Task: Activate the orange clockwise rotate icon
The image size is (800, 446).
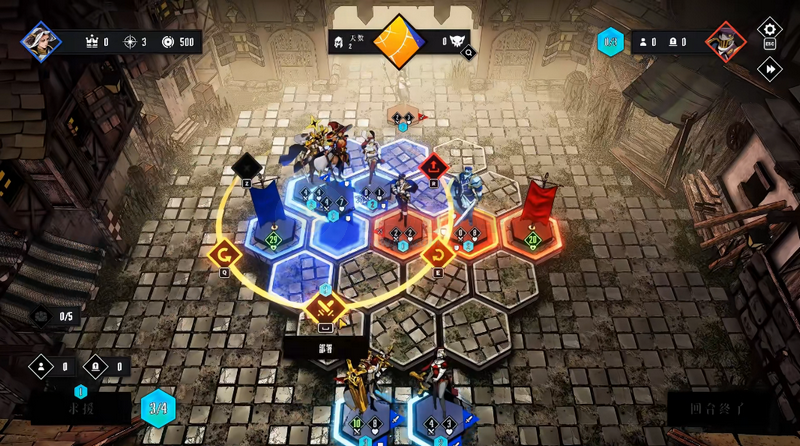Action: [x=437, y=256]
